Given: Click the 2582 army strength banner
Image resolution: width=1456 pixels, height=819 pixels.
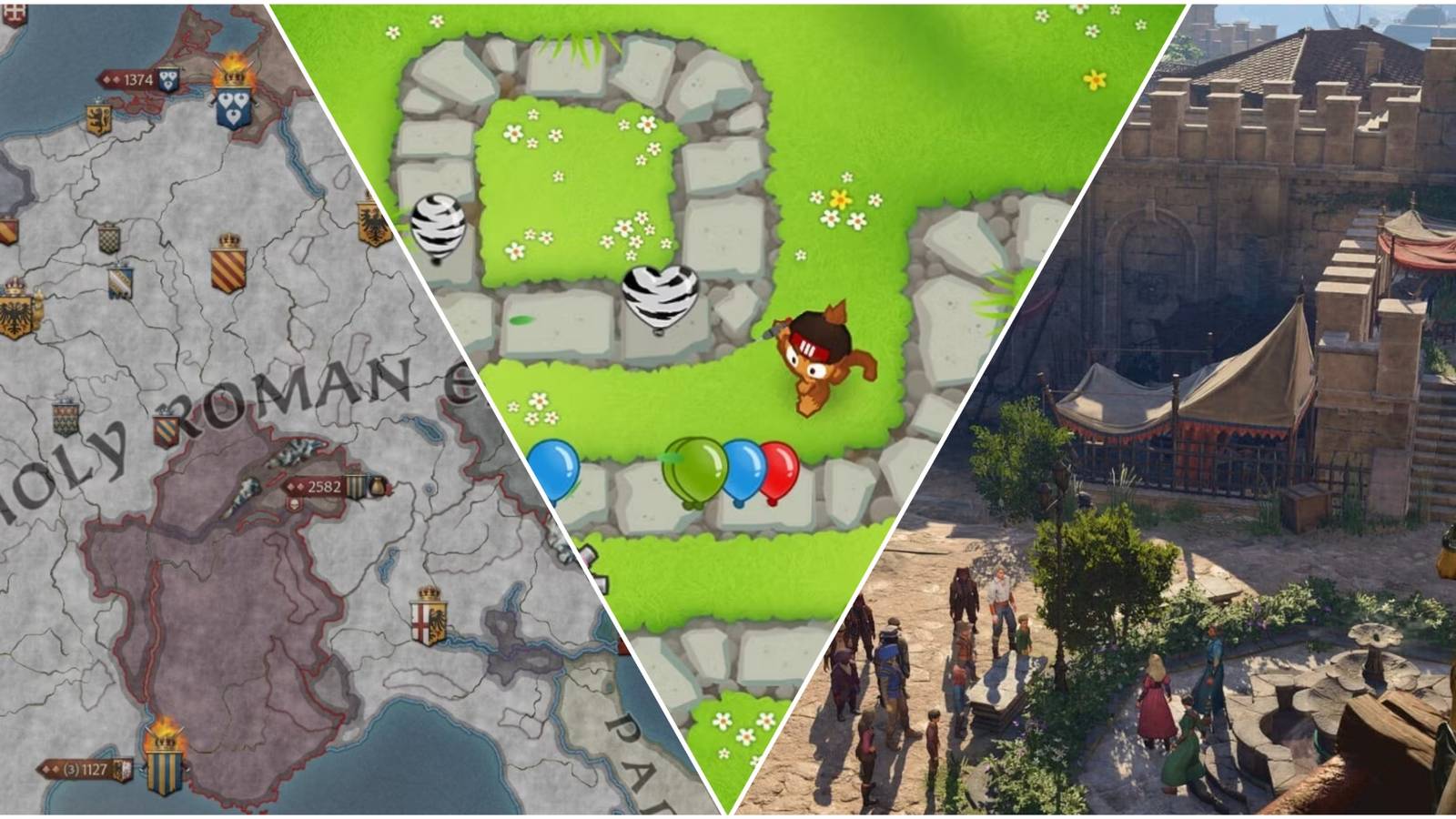Looking at the screenshot, I should point(323,487).
